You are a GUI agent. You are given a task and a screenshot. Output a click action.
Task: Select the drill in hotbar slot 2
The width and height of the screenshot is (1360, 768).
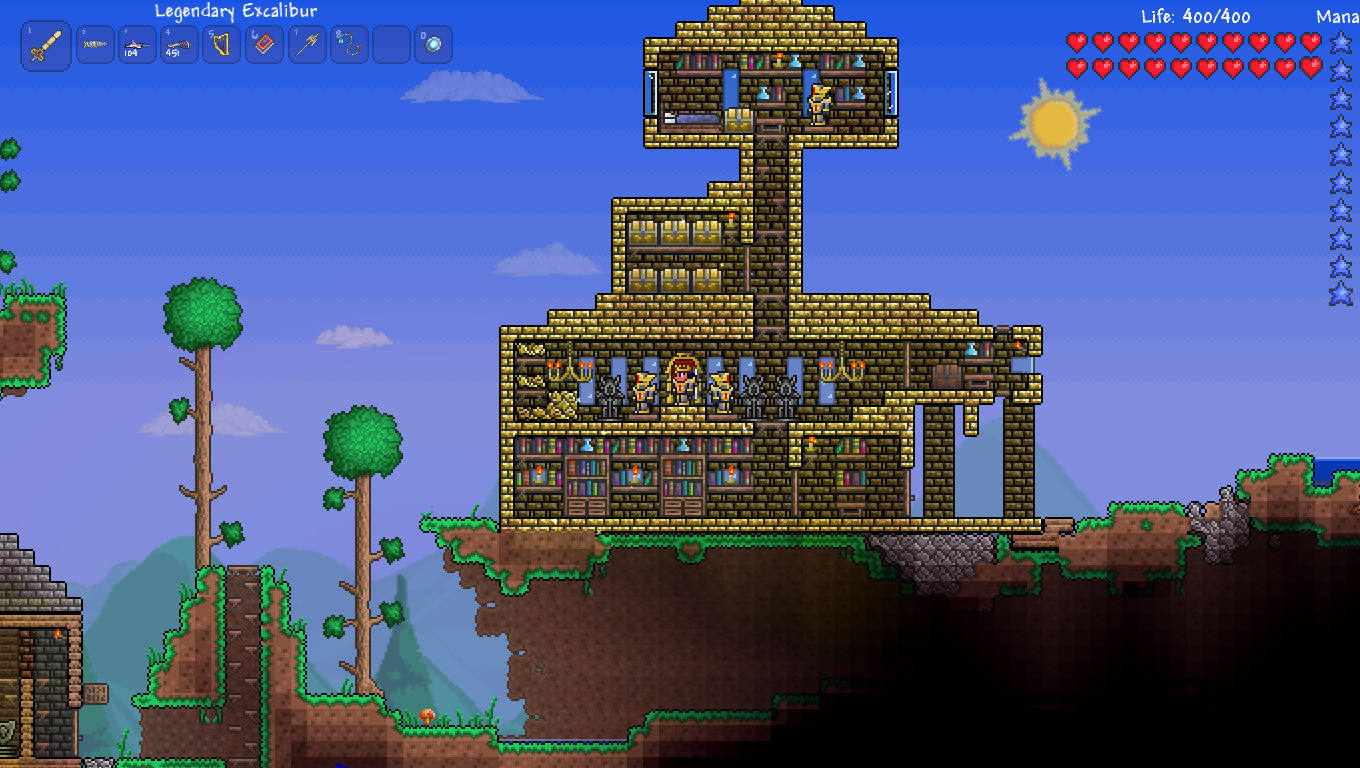click(x=95, y=45)
